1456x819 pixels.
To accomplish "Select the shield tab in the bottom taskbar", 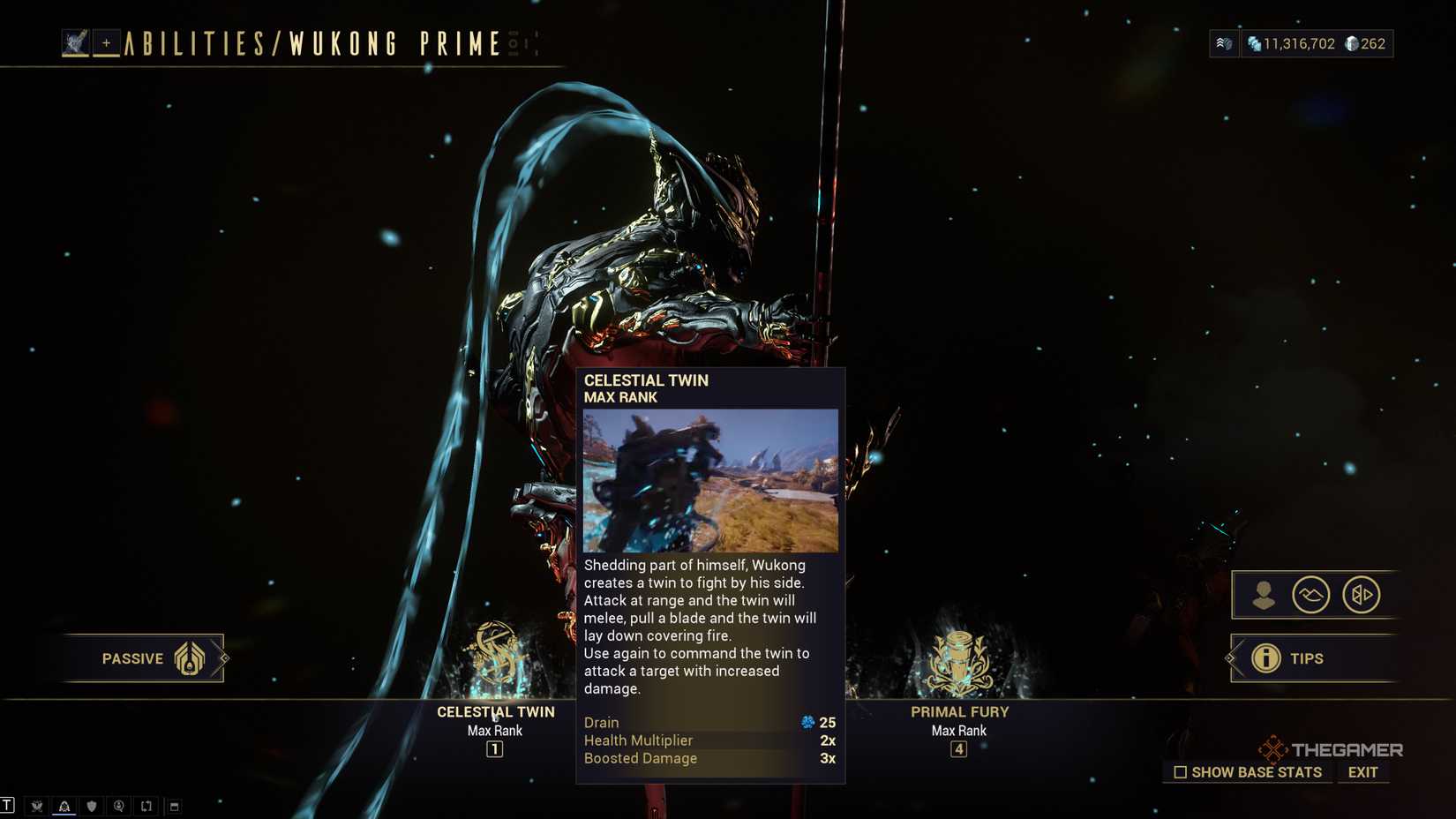I will (91, 805).
